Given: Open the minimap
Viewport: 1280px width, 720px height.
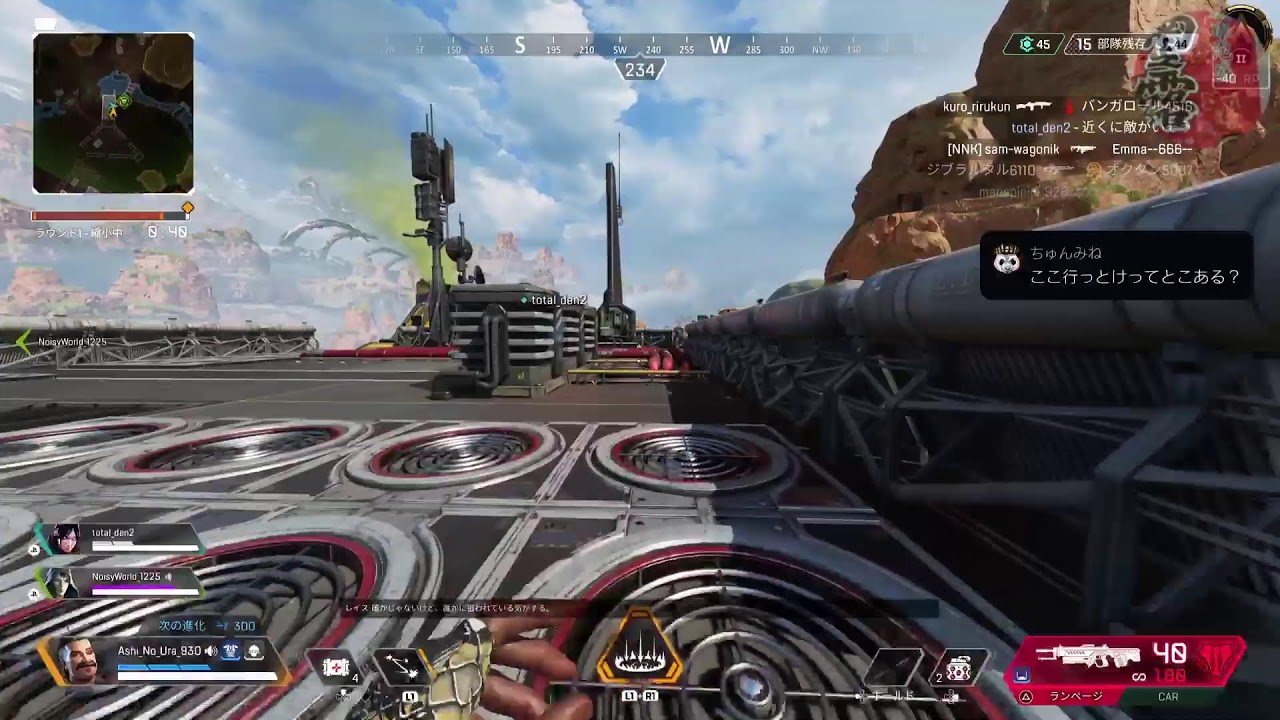Looking at the screenshot, I should point(113,113).
